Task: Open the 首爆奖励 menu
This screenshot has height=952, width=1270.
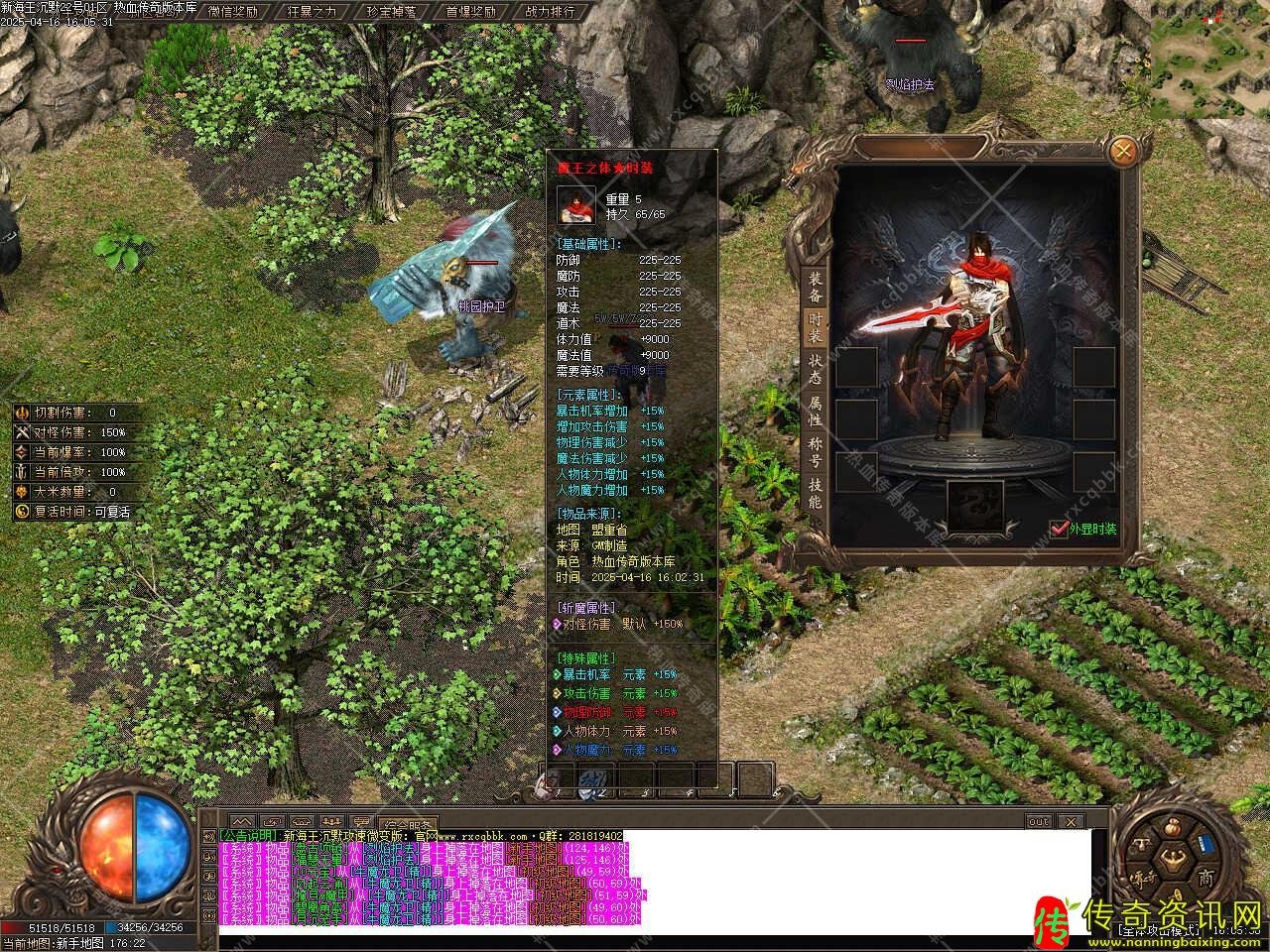Action: tap(469, 12)
